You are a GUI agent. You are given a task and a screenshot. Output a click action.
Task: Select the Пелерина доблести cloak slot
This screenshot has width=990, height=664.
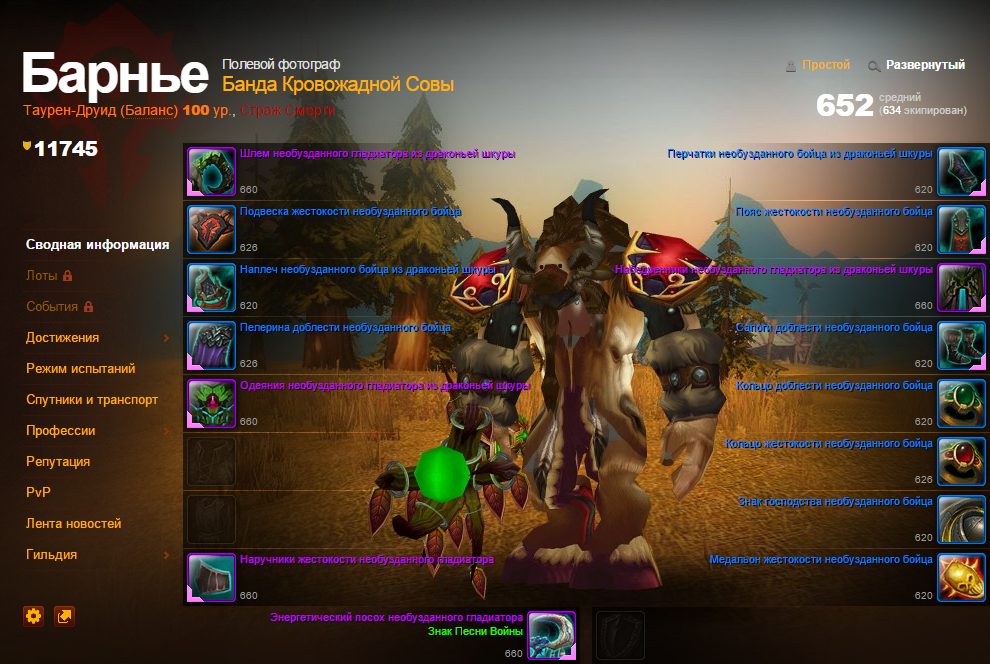[x=212, y=345]
